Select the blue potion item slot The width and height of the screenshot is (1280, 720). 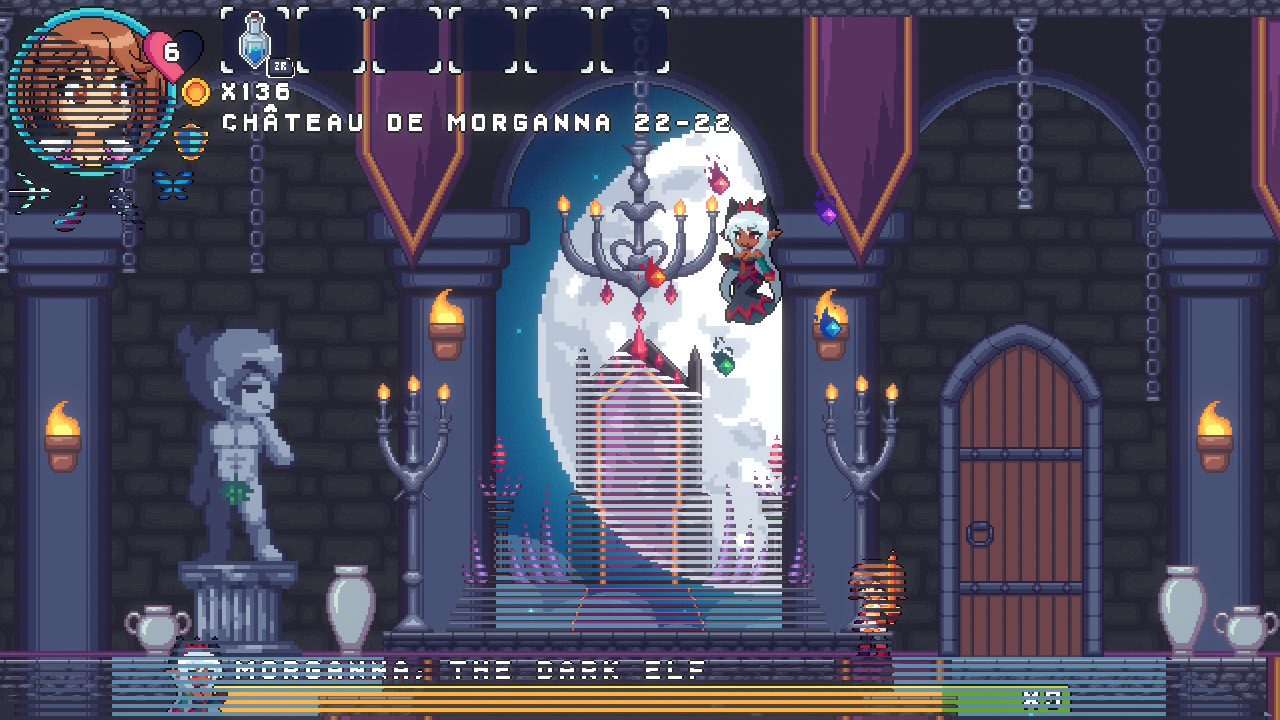[257, 41]
